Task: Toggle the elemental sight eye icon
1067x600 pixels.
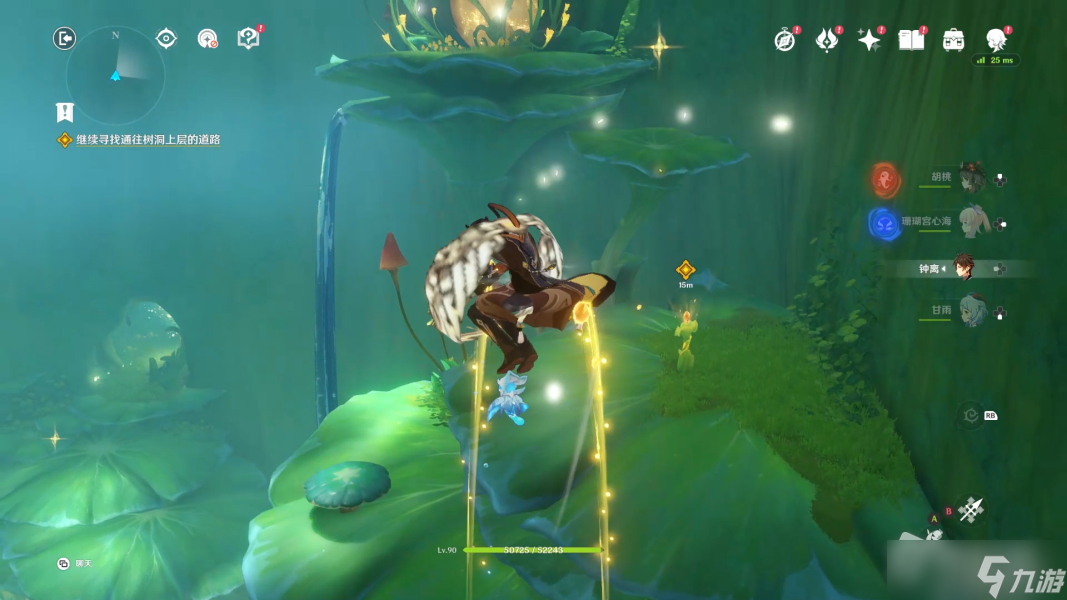Action: click(166, 39)
